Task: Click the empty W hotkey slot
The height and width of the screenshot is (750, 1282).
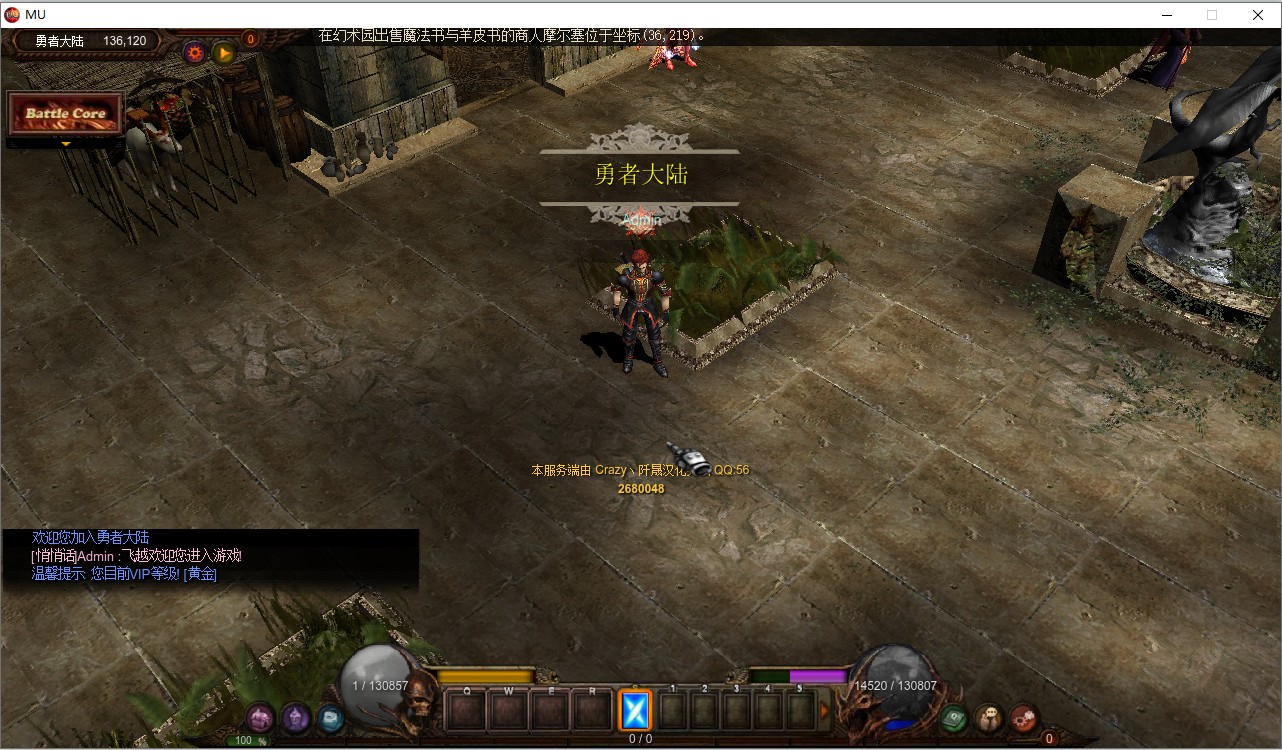Action: [x=508, y=711]
